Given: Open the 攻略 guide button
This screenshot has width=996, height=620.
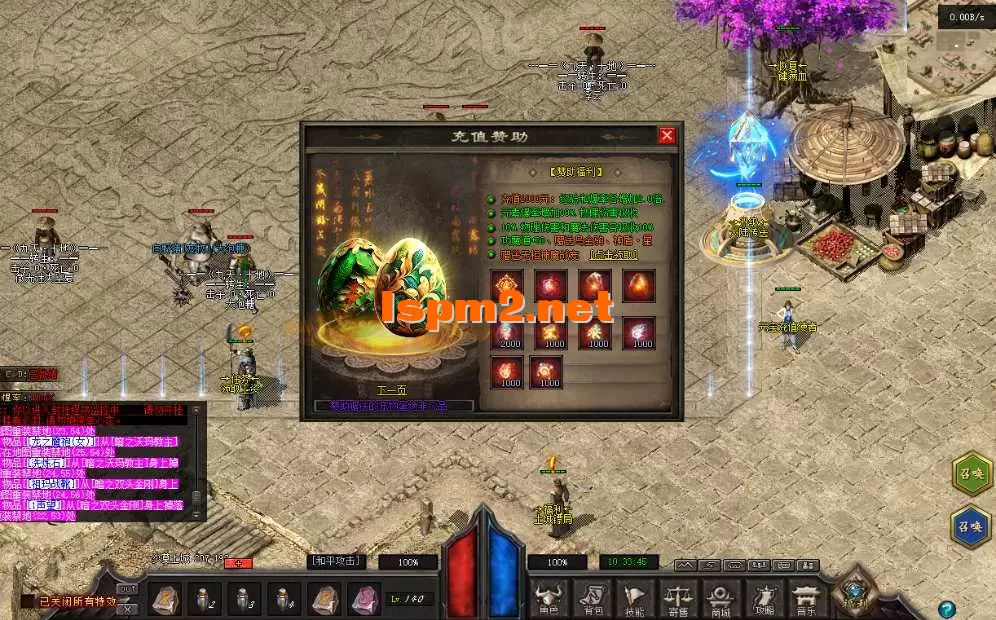Looking at the screenshot, I should click(x=765, y=596).
